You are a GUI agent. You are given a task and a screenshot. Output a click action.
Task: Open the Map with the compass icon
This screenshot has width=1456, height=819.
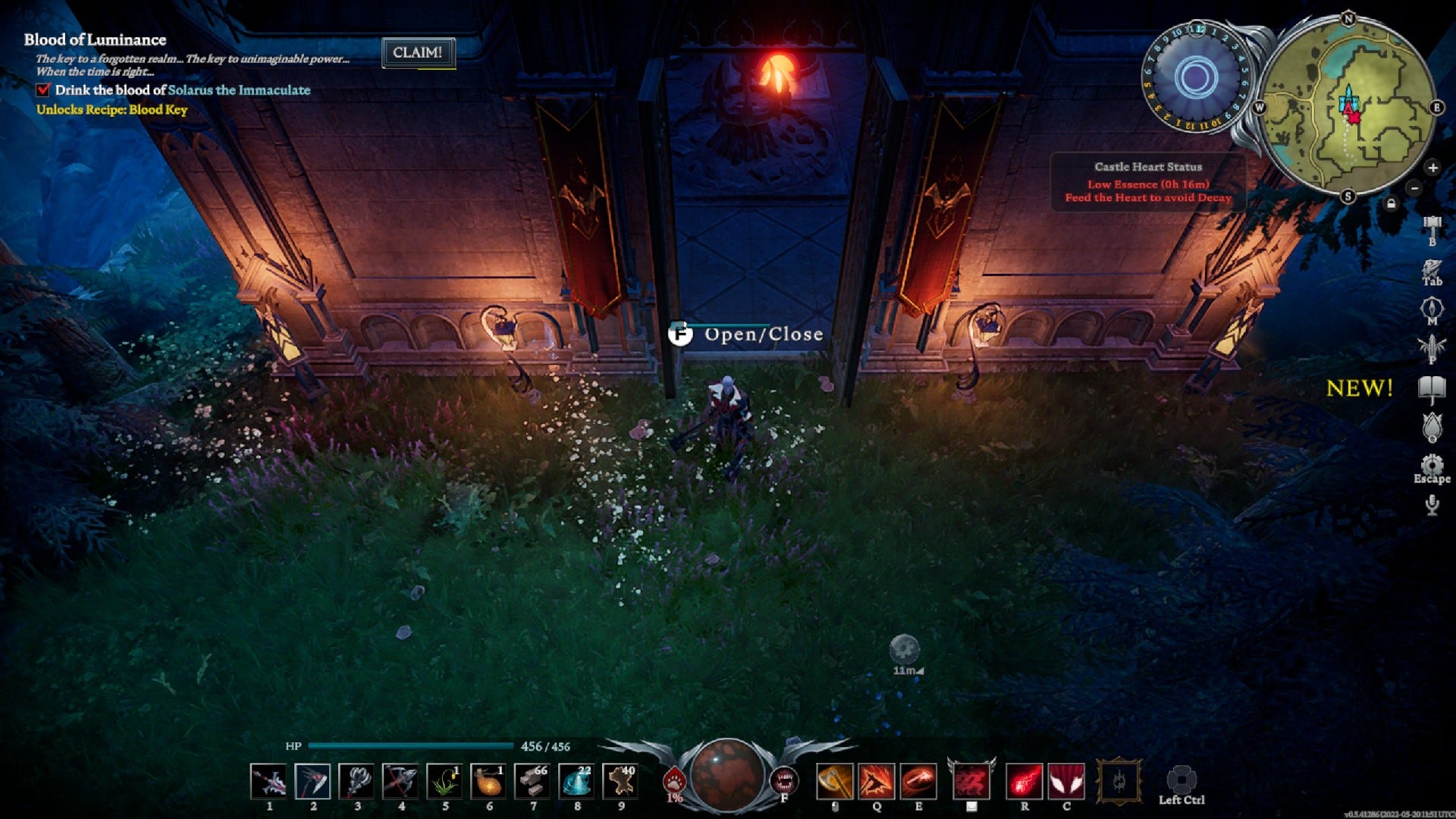pos(1431,308)
